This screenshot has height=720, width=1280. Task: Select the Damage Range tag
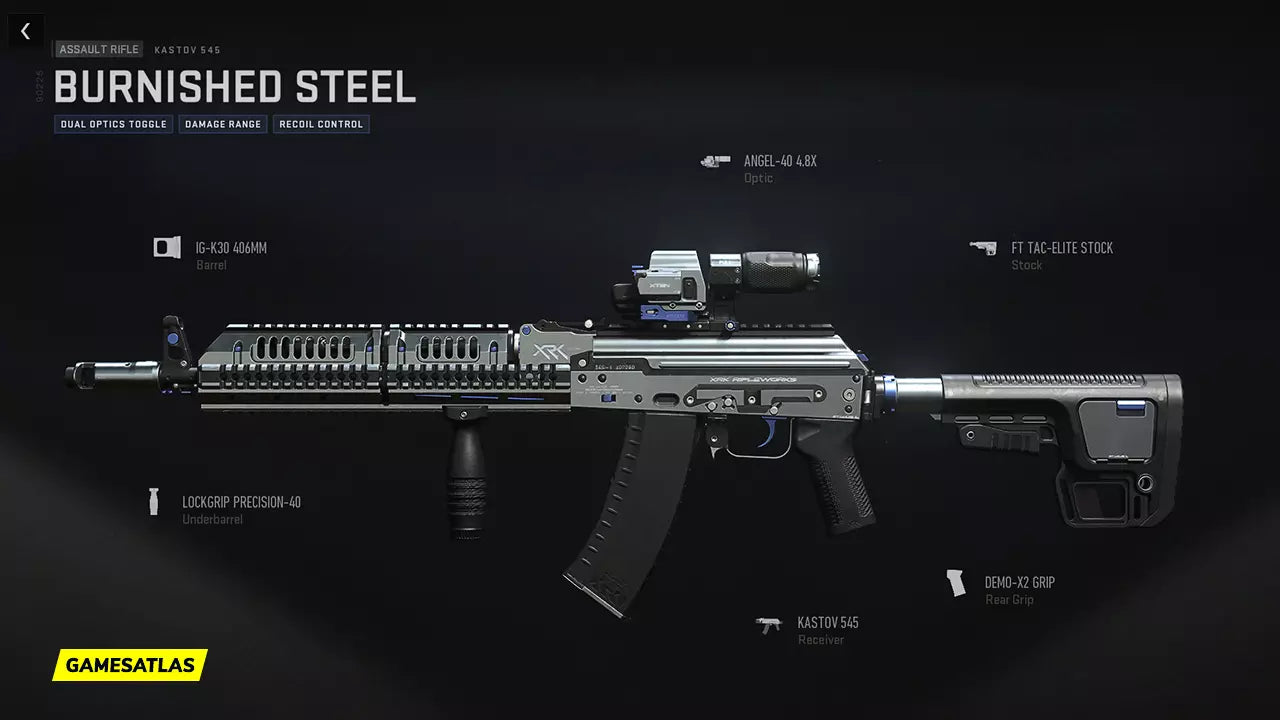(x=223, y=124)
